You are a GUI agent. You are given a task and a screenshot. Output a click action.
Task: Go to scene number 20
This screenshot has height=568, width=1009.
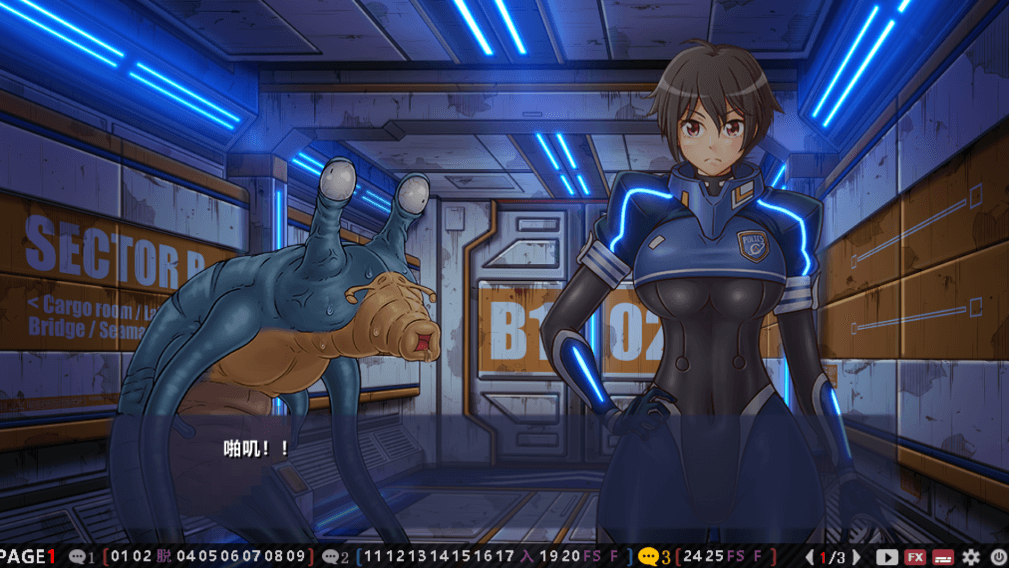pos(571,557)
